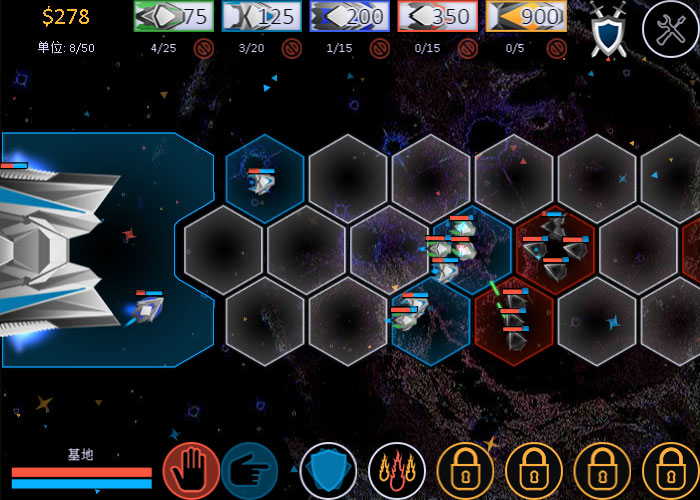Open the shield and crossed swords menu
Viewport: 700px width, 500px height.
(607, 28)
